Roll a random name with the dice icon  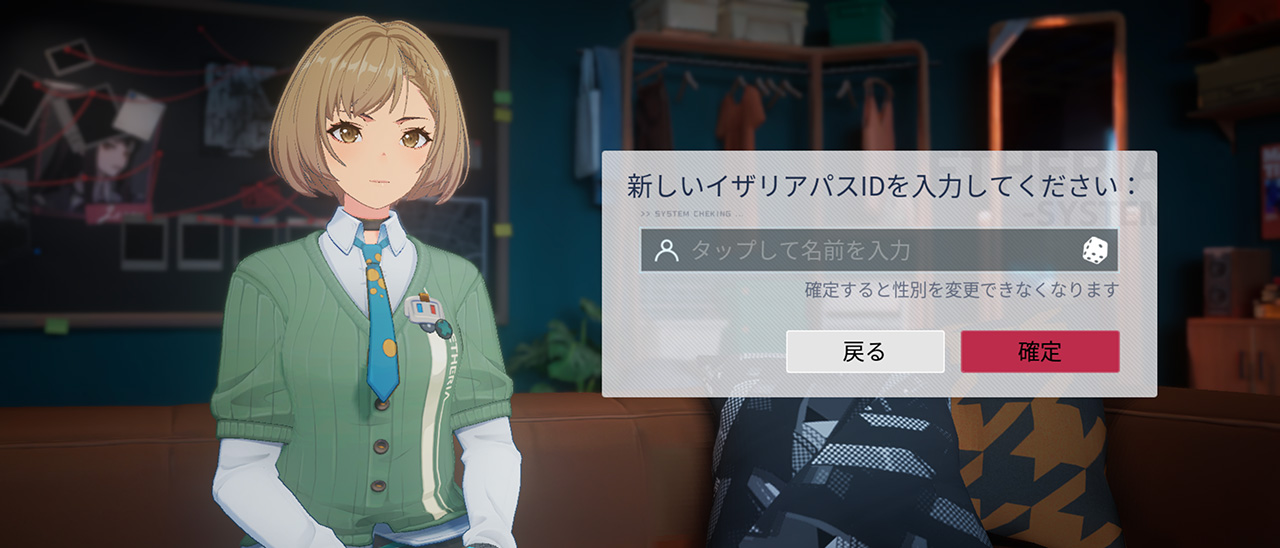(x=1095, y=251)
